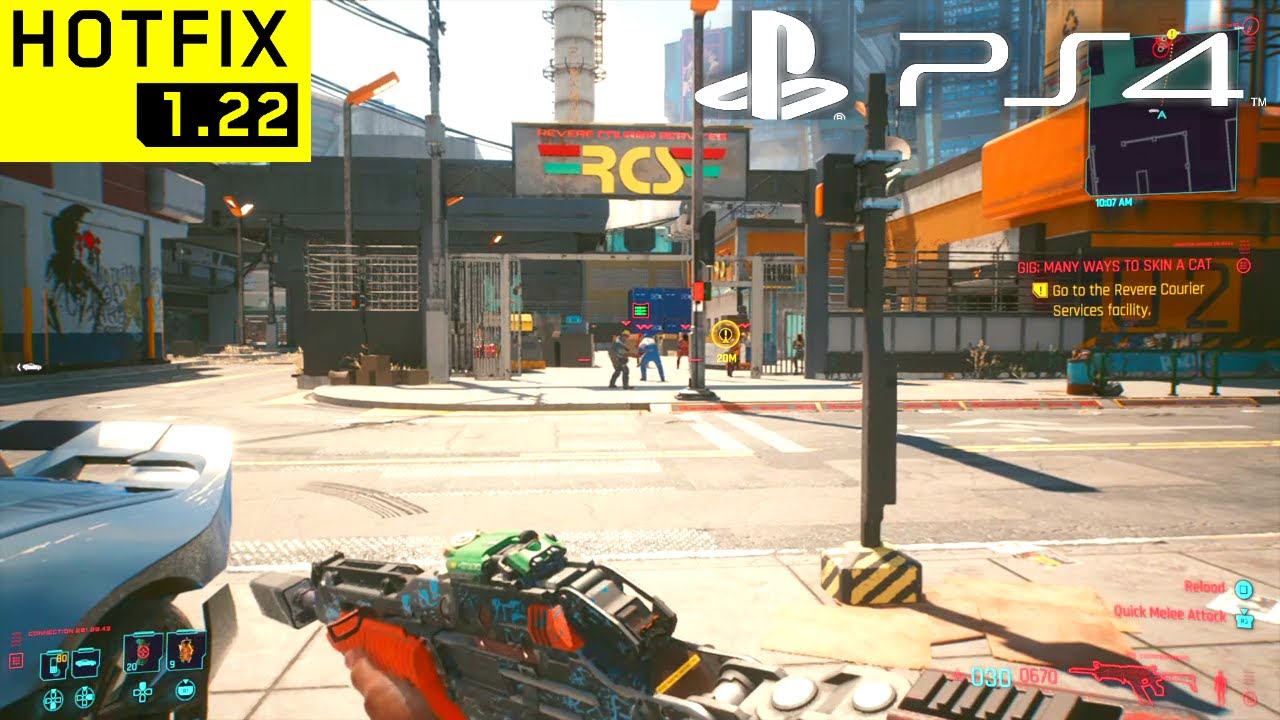Open the D-pad left phone control

[54, 699]
